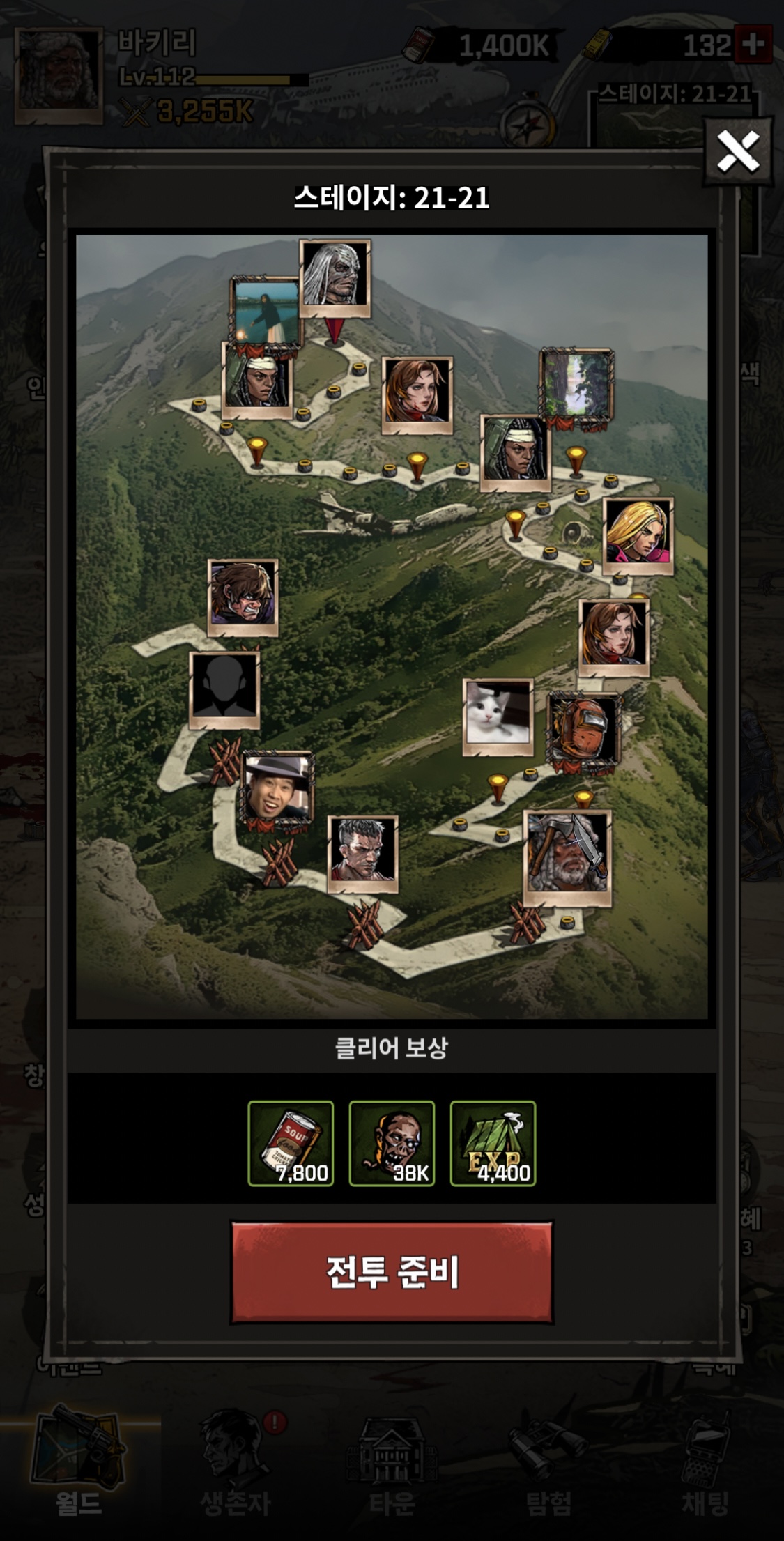784x1541 pixels.
Task: Select the zombie head reward icon
Action: point(392,1144)
